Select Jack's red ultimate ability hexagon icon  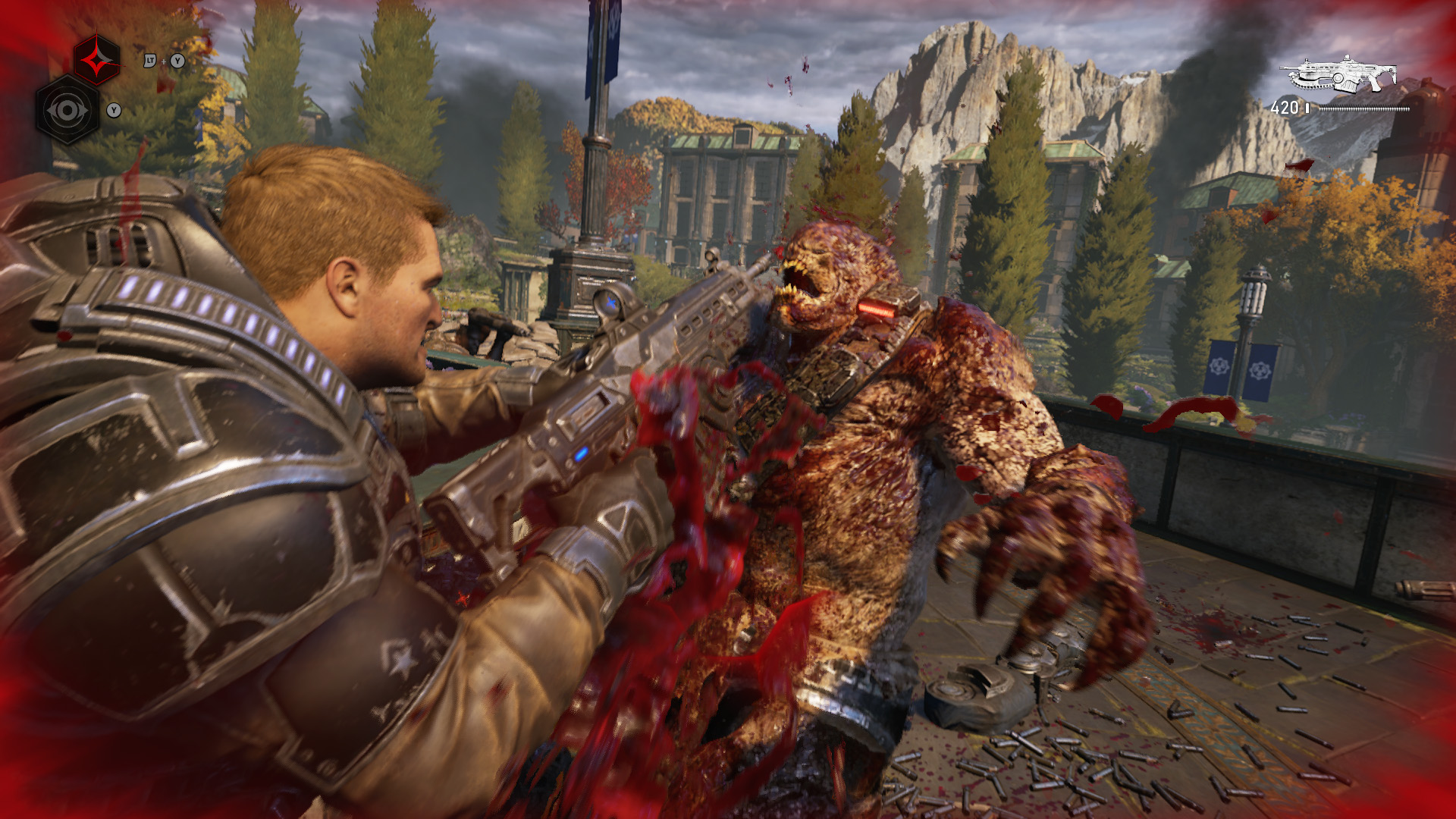point(96,59)
